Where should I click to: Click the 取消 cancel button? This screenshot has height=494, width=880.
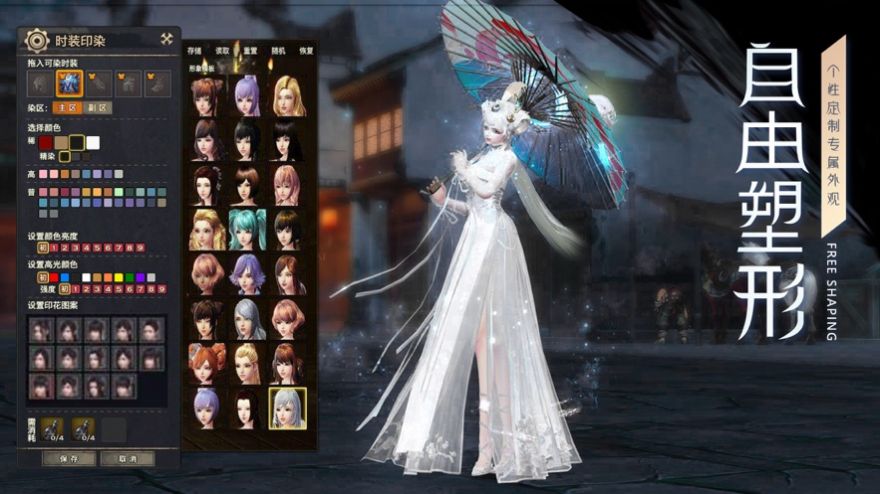pos(128,458)
